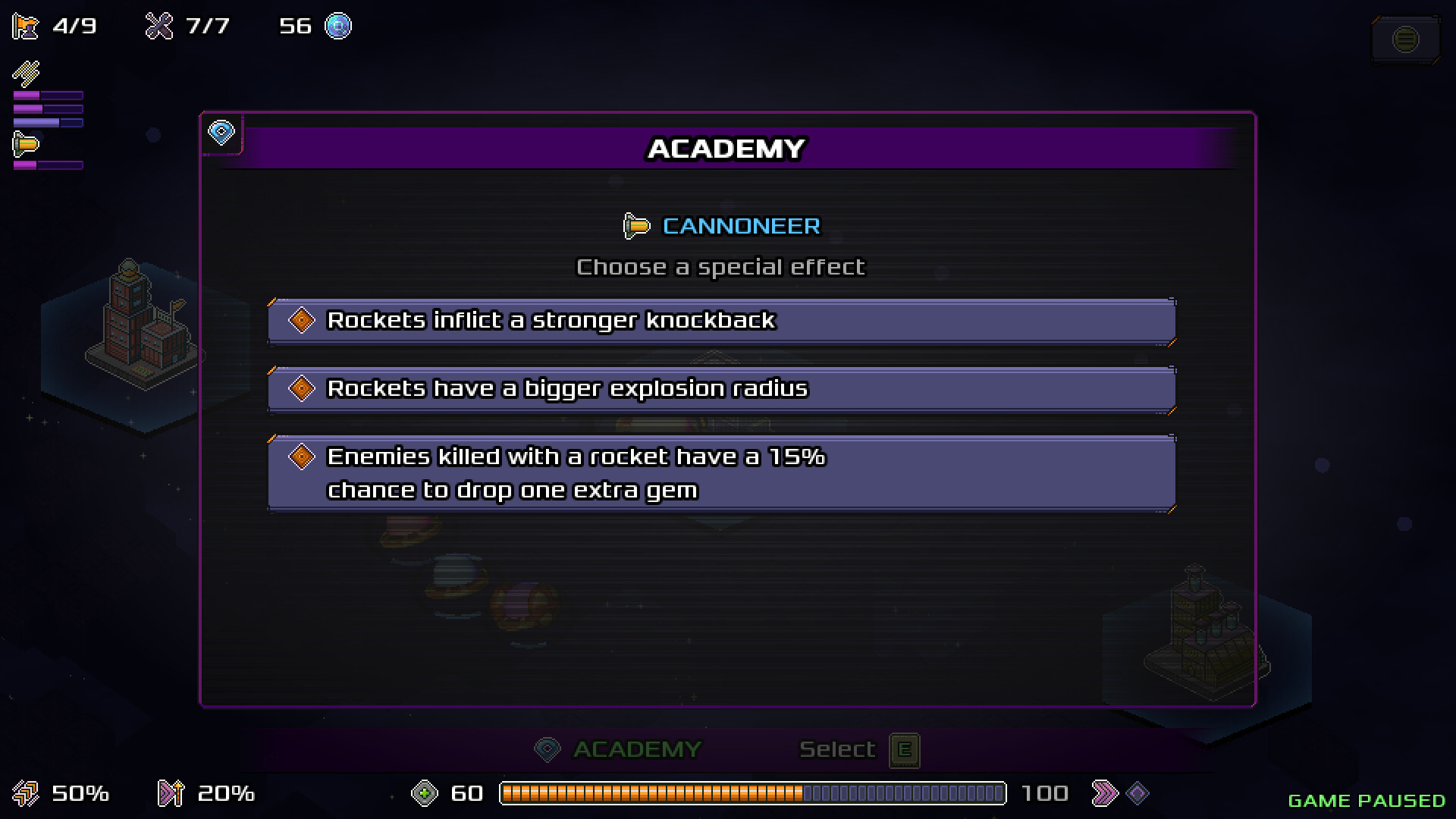The width and height of the screenshot is (1456, 819).
Task: Open the hamburger menu button
Action: tap(1405, 39)
